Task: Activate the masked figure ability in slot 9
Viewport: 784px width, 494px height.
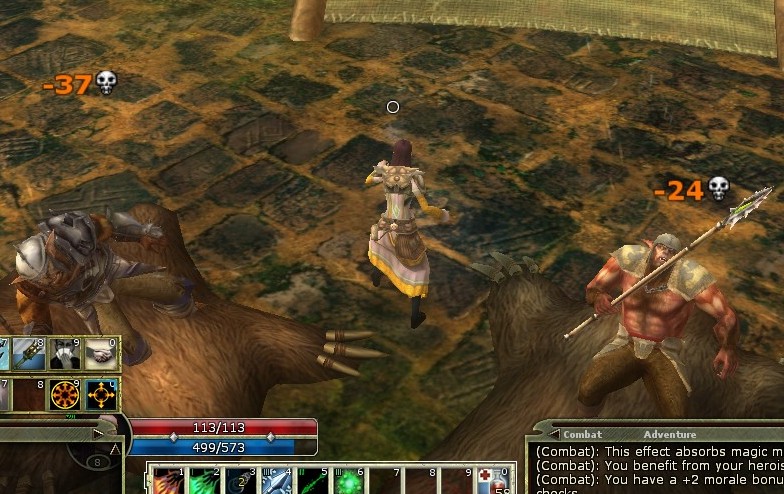Action: (x=67, y=354)
